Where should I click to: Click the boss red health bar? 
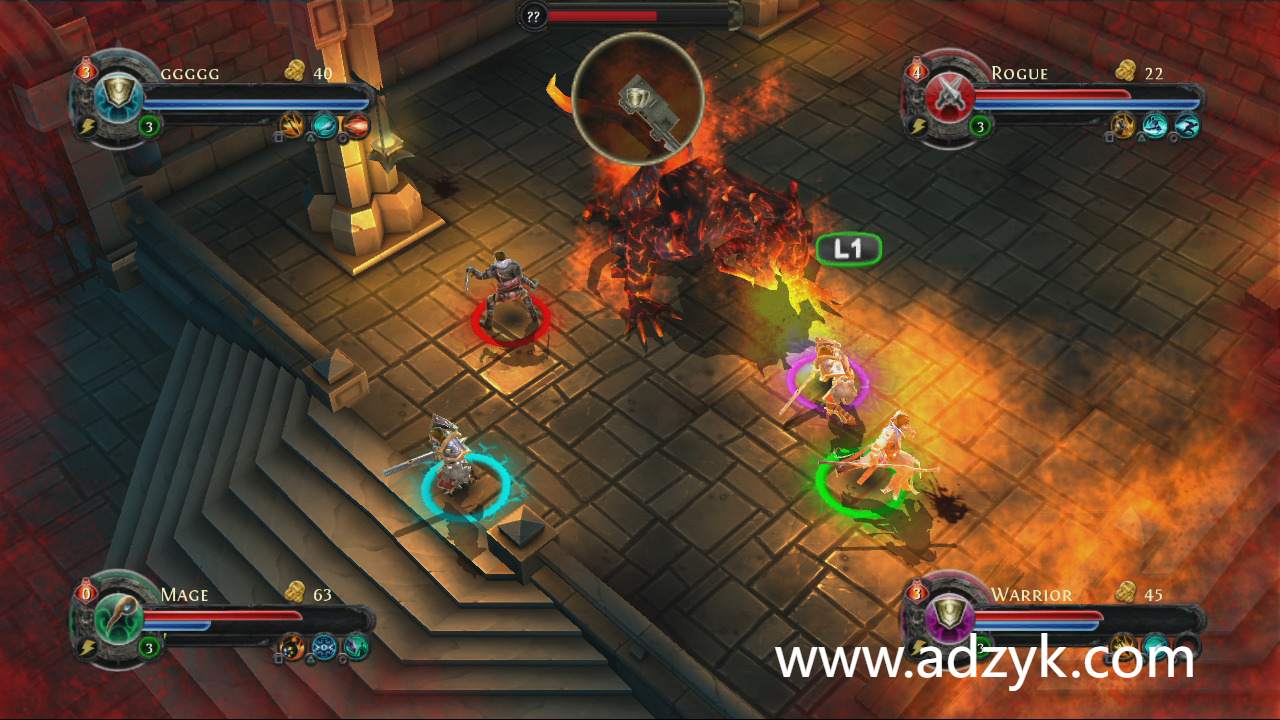[x=605, y=16]
